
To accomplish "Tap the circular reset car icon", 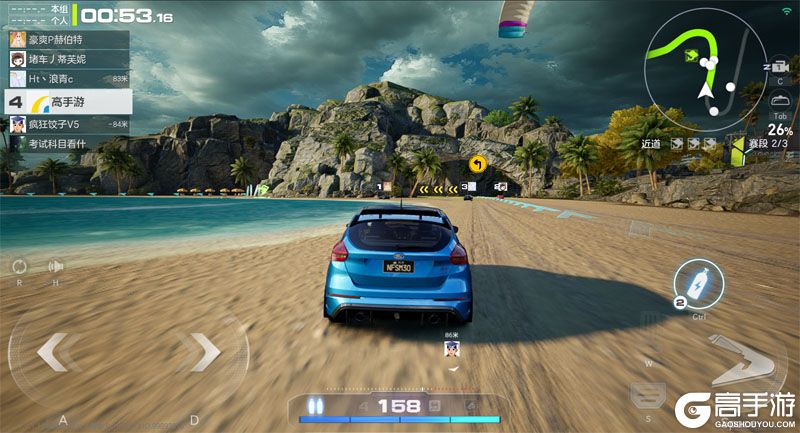I will pos(19,266).
